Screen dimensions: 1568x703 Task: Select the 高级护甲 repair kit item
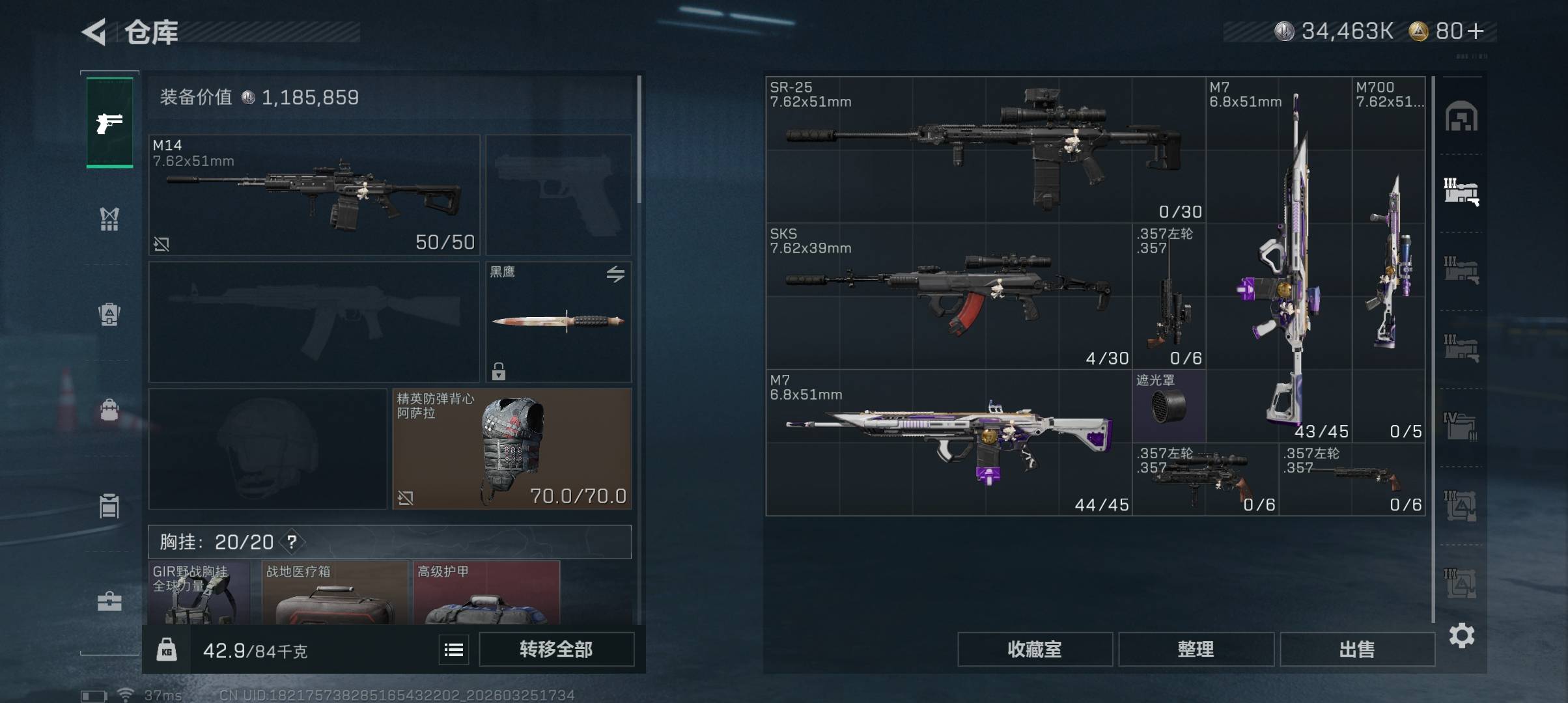[x=486, y=594]
